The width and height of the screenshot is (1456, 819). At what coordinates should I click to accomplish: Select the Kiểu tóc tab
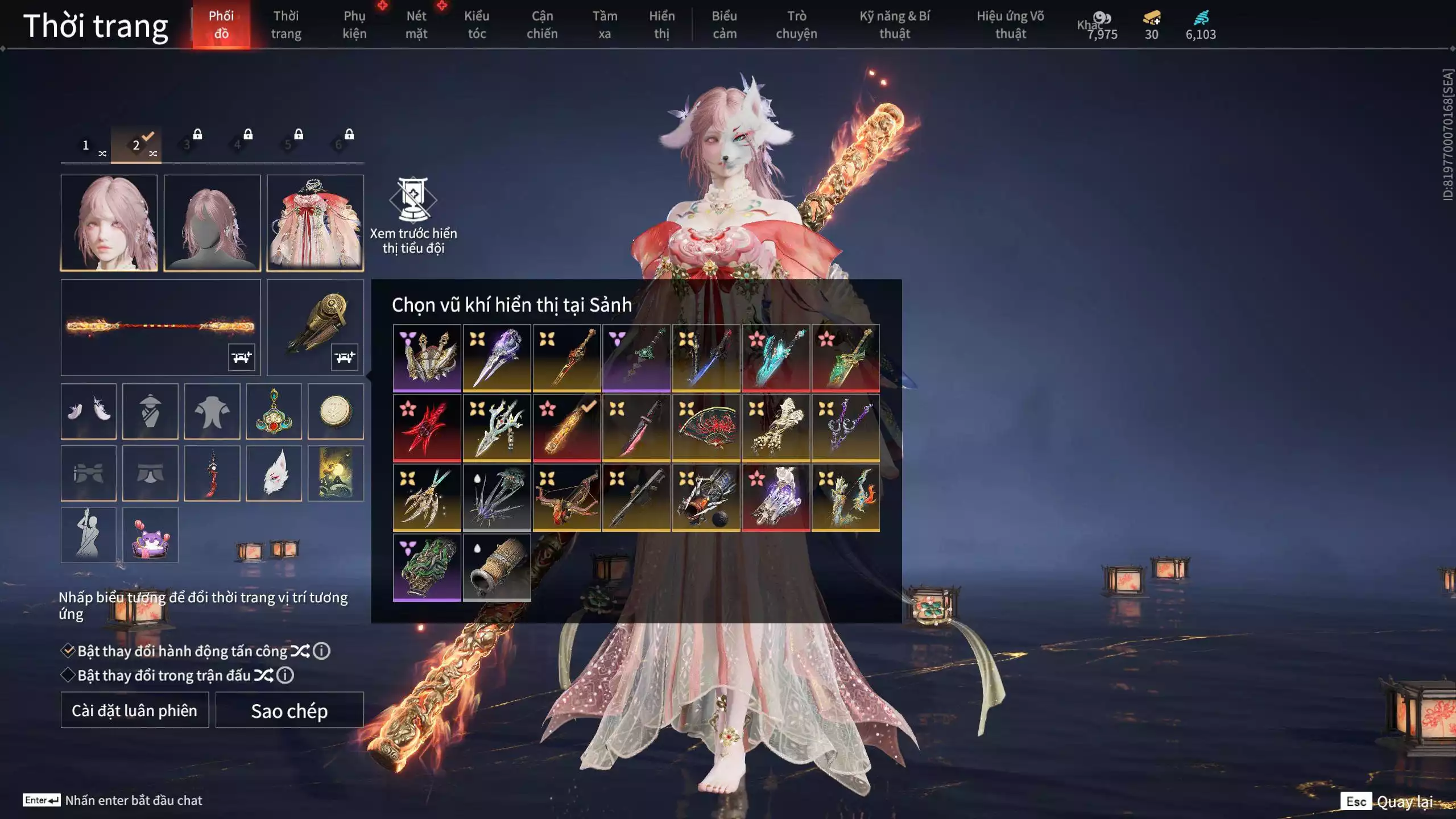click(477, 25)
